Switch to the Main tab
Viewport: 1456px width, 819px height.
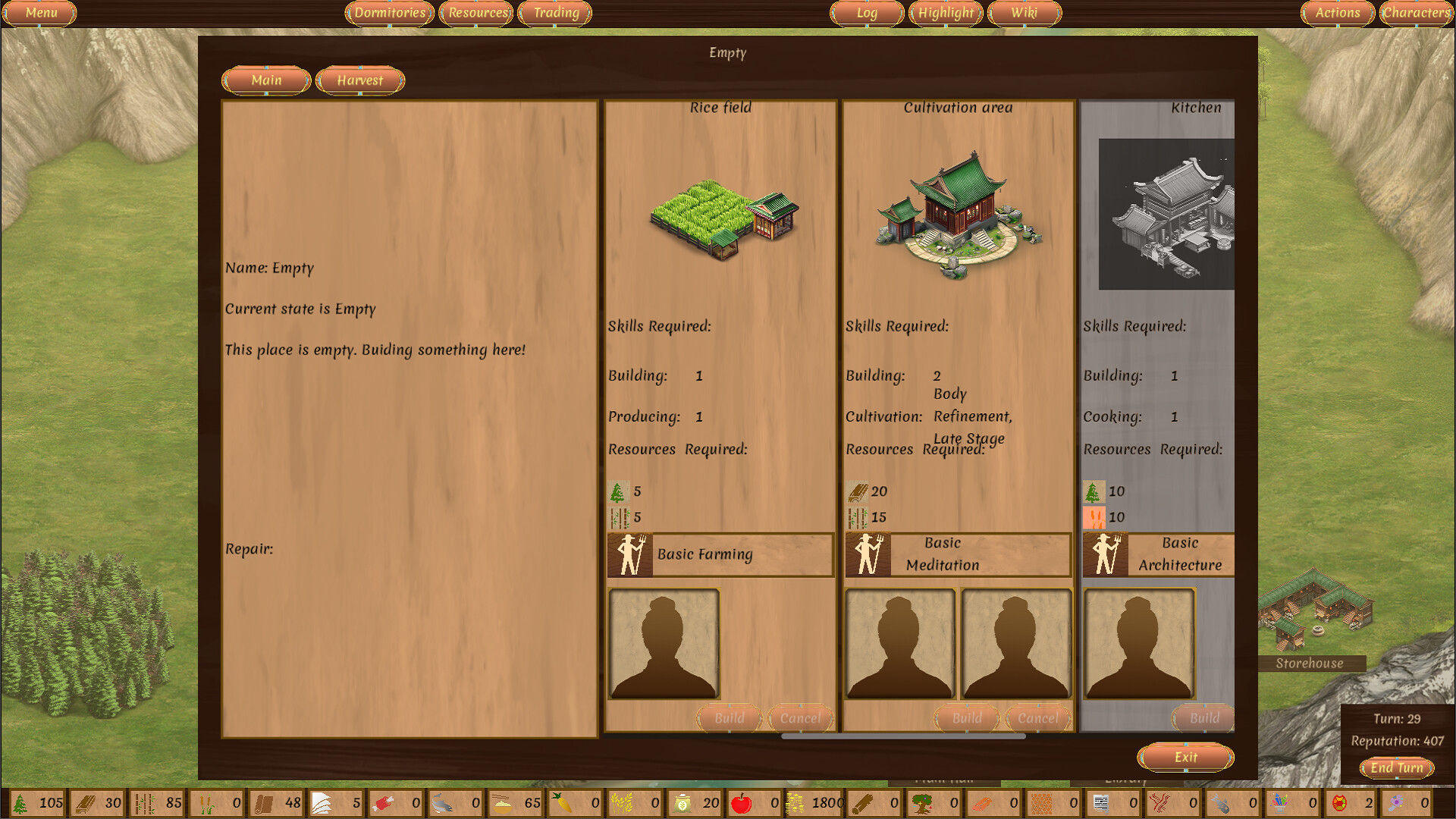[x=265, y=80]
